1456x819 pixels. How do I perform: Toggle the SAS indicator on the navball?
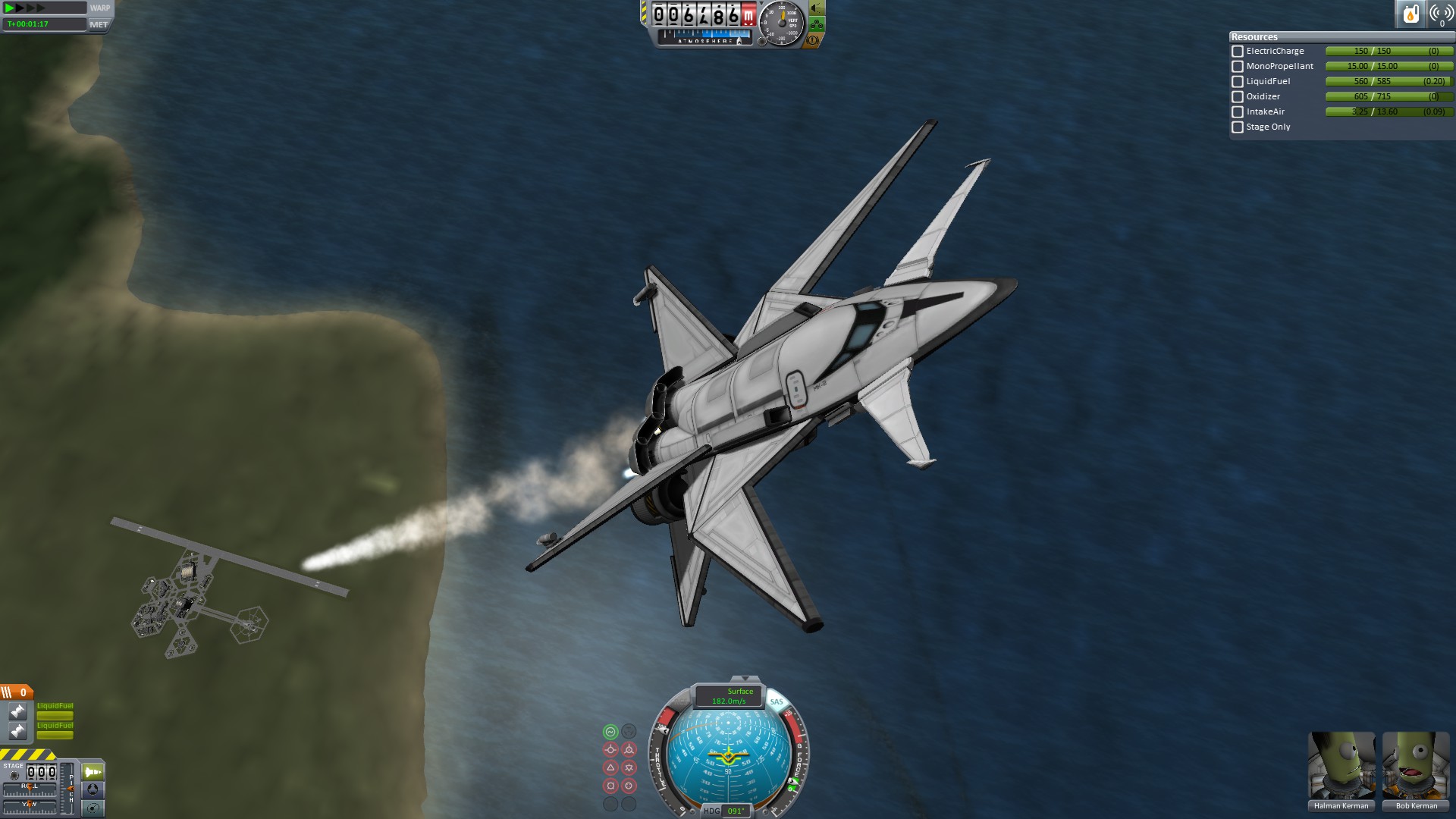777,701
